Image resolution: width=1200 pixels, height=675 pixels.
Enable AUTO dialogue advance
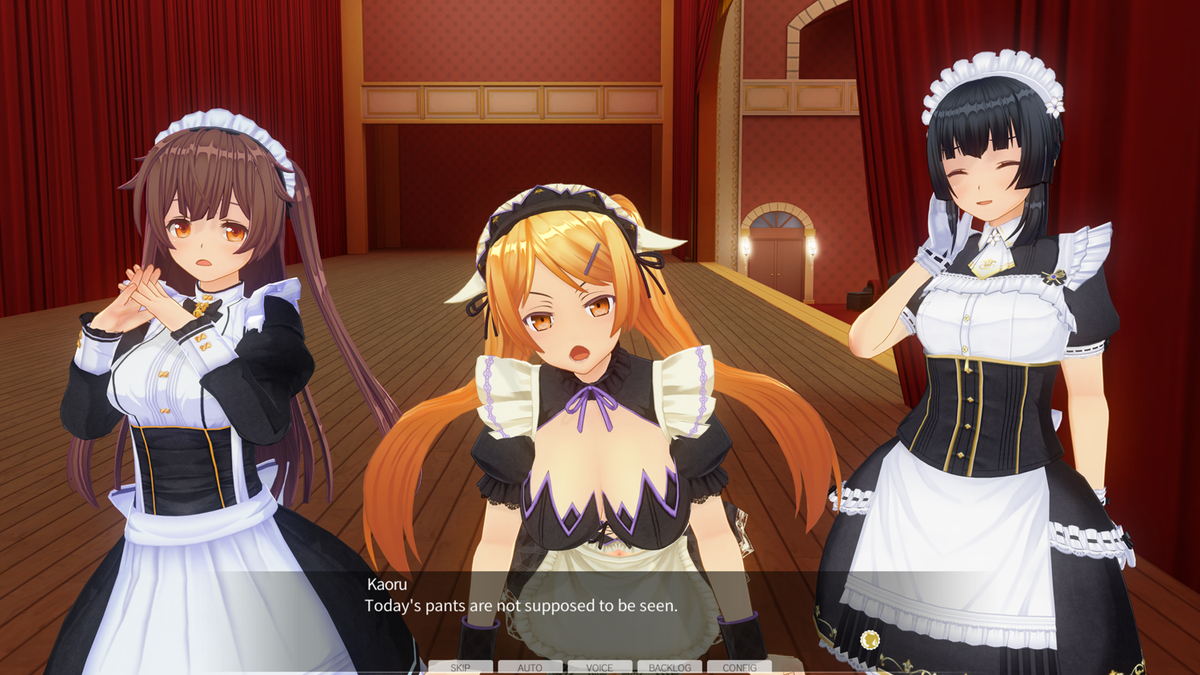point(530,667)
